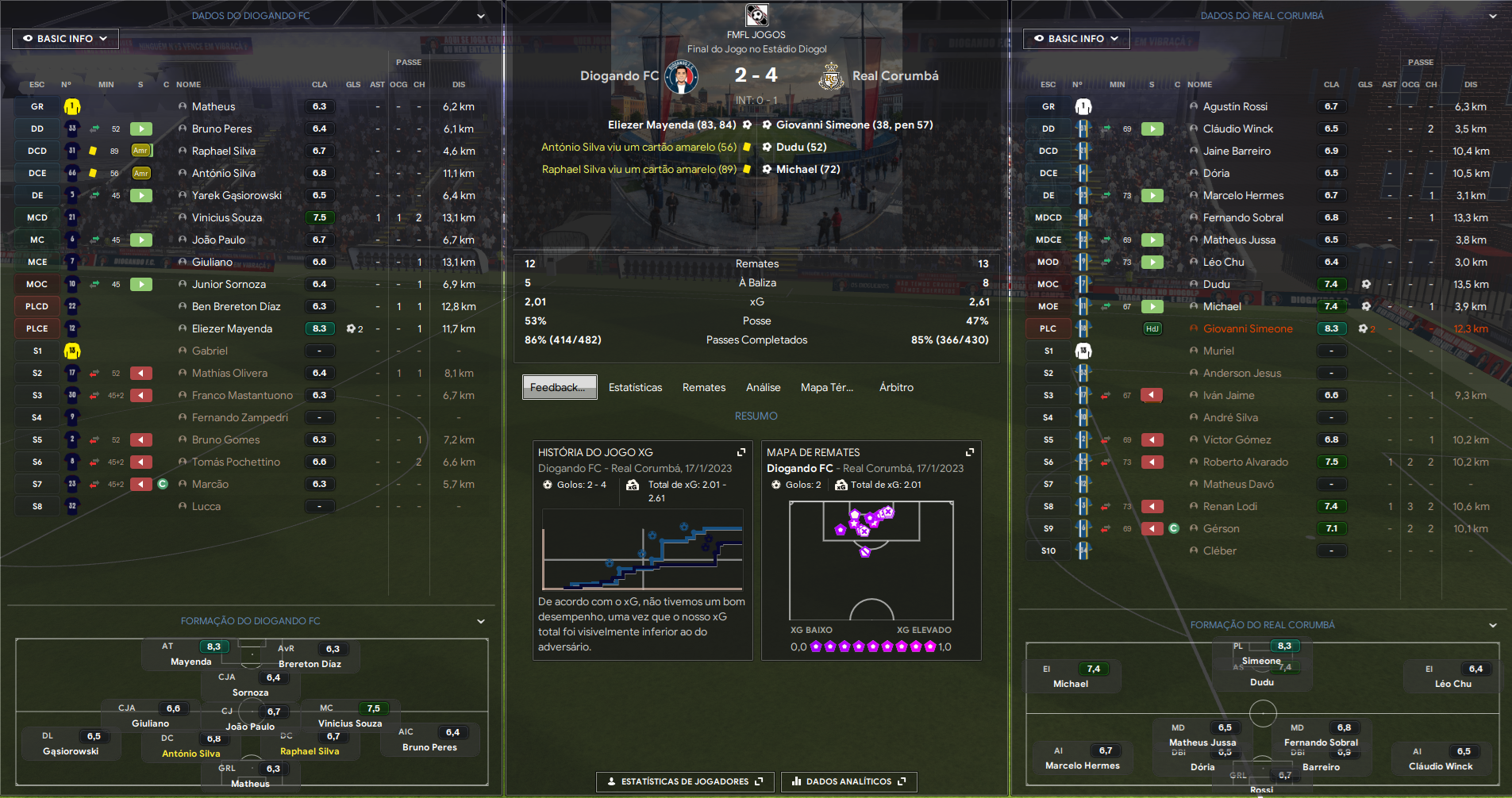1512x798 pixels.
Task: Click the Real Corumbá team name in the scoreline
Action: [895, 76]
